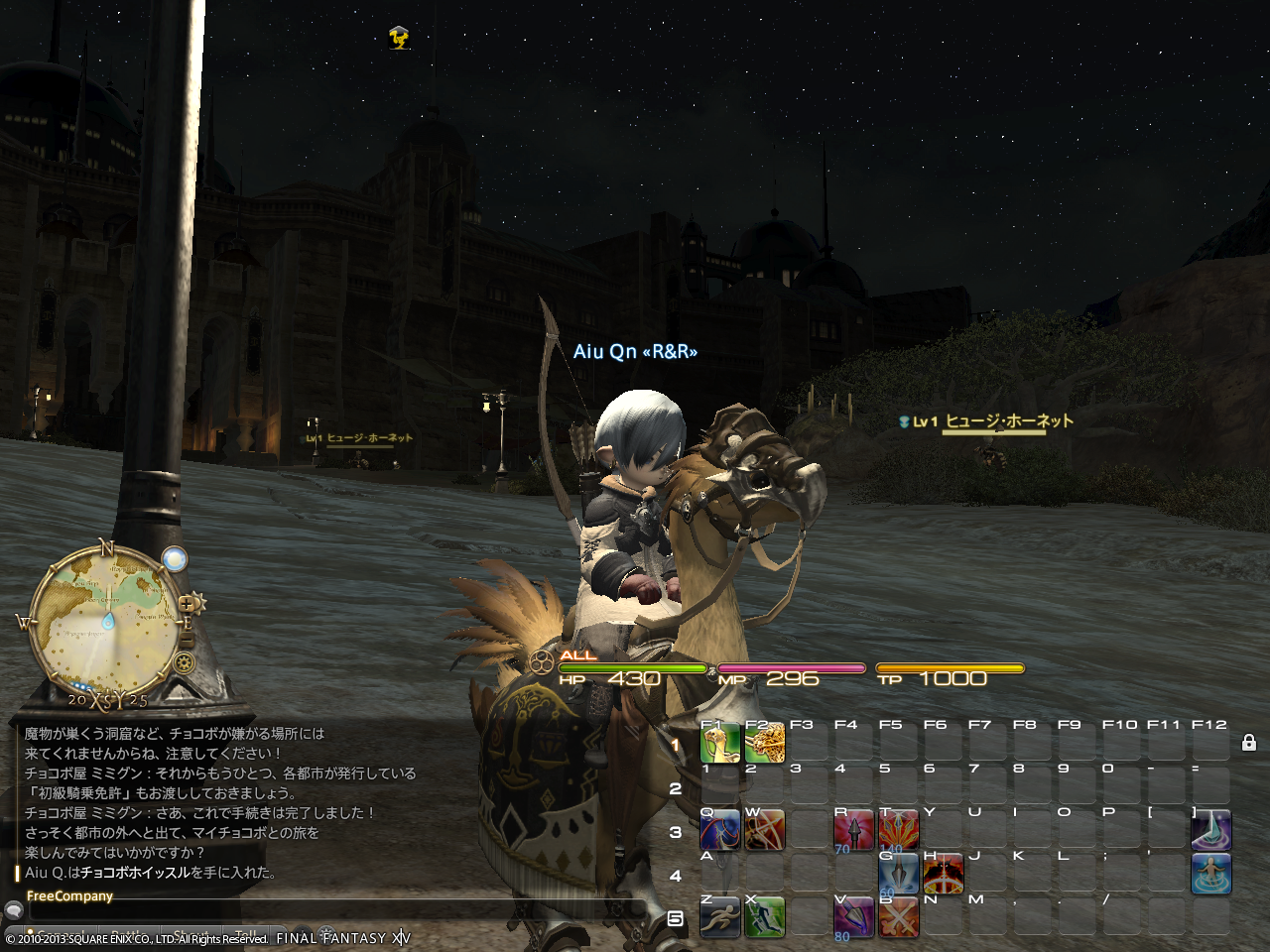The width and height of the screenshot is (1270, 952).
Task: Open the minimap gear settings
Action: pyautogui.click(x=184, y=662)
